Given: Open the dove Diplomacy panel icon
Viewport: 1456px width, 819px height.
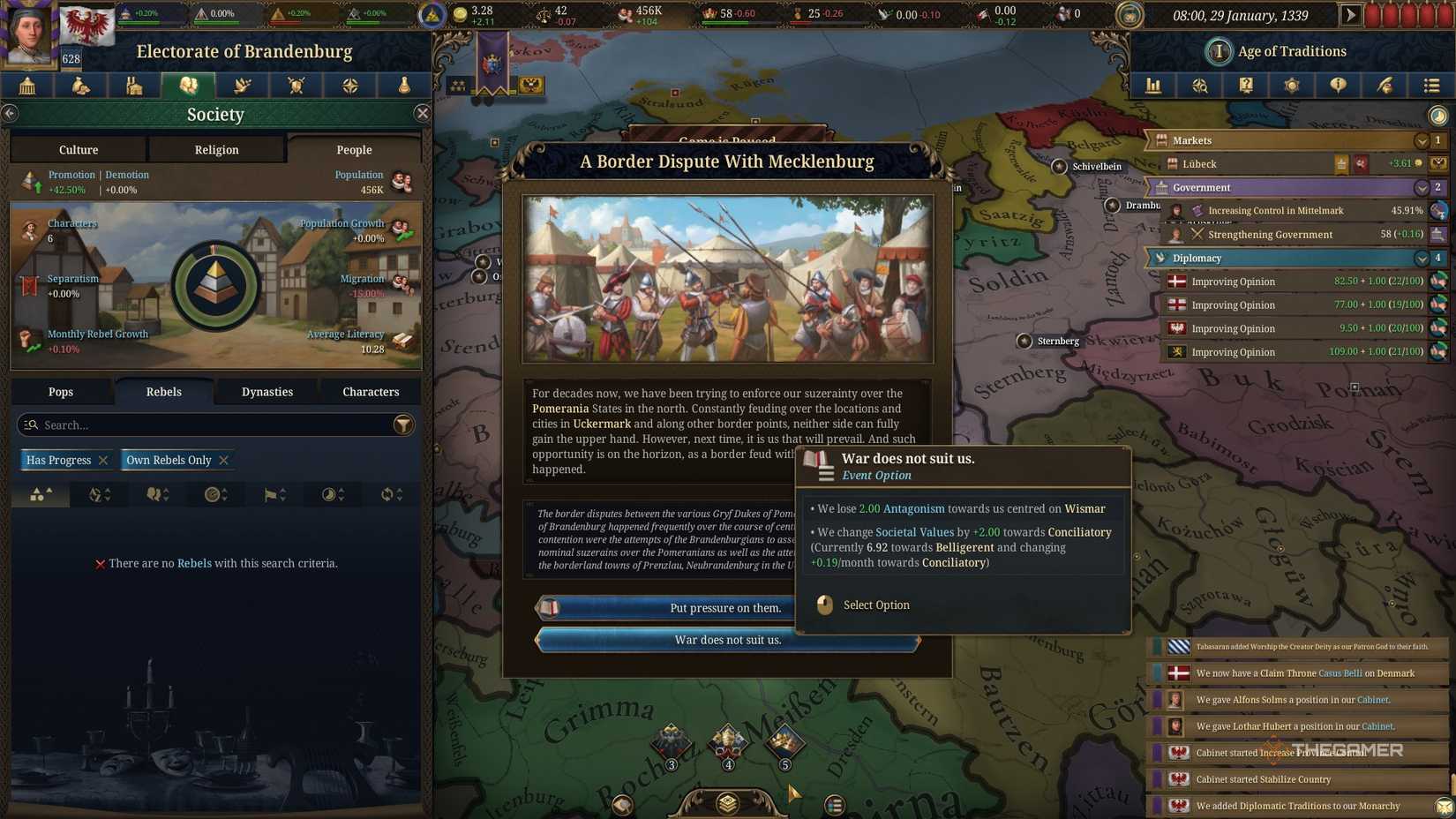Looking at the screenshot, I should tap(242, 86).
